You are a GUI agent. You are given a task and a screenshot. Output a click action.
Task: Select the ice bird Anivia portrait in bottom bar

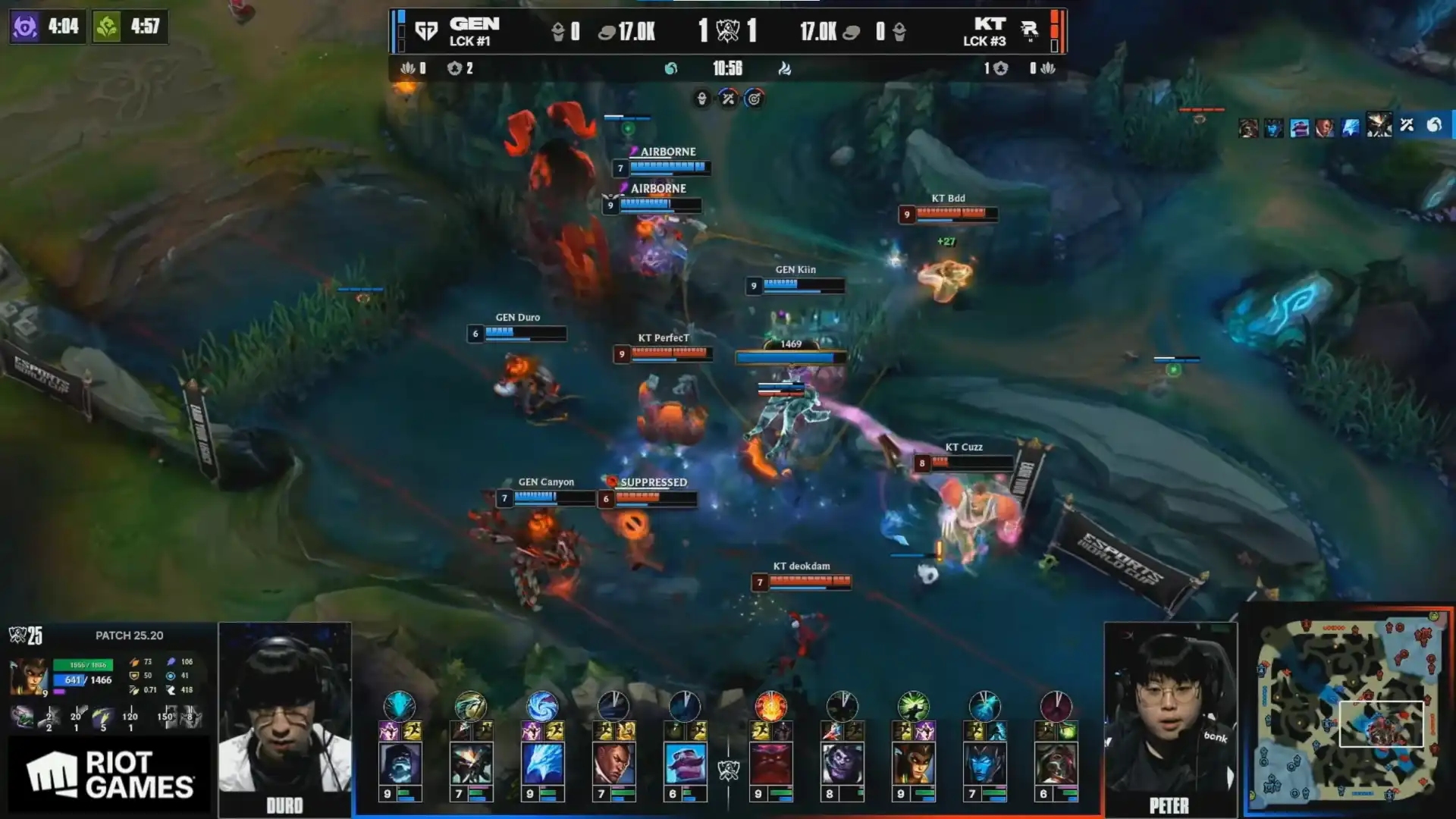(x=542, y=763)
